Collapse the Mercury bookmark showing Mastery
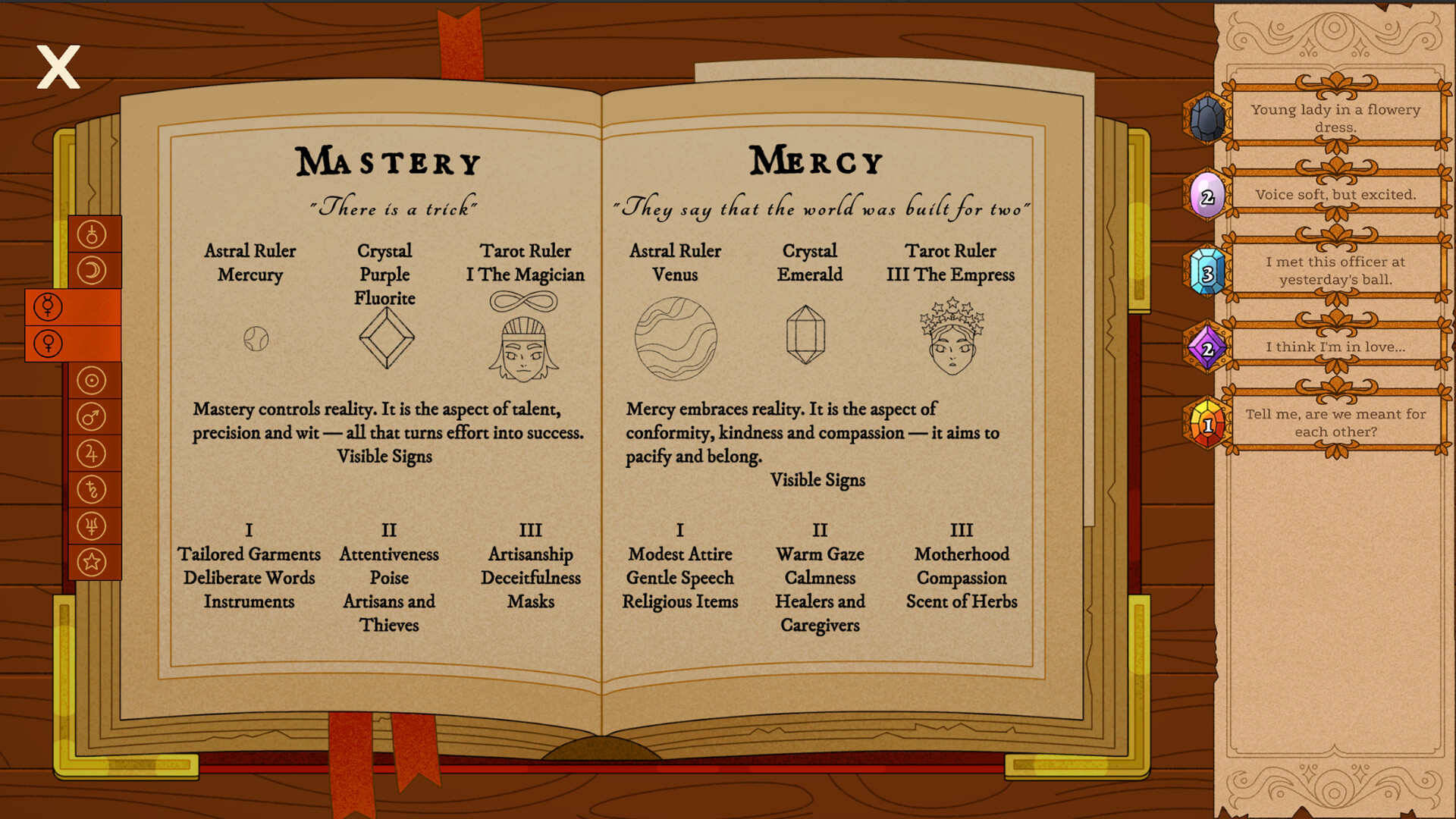 click(x=47, y=307)
